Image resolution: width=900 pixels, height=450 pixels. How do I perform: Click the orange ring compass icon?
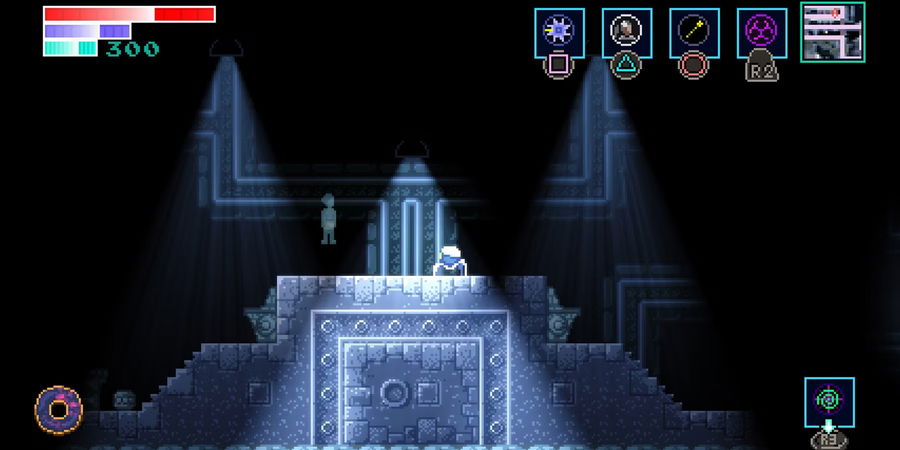pyautogui.click(x=58, y=409)
